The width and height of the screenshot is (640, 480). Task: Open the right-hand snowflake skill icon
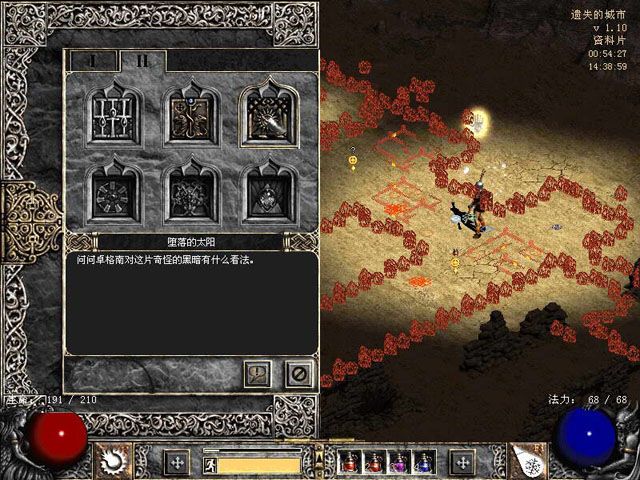(529, 460)
